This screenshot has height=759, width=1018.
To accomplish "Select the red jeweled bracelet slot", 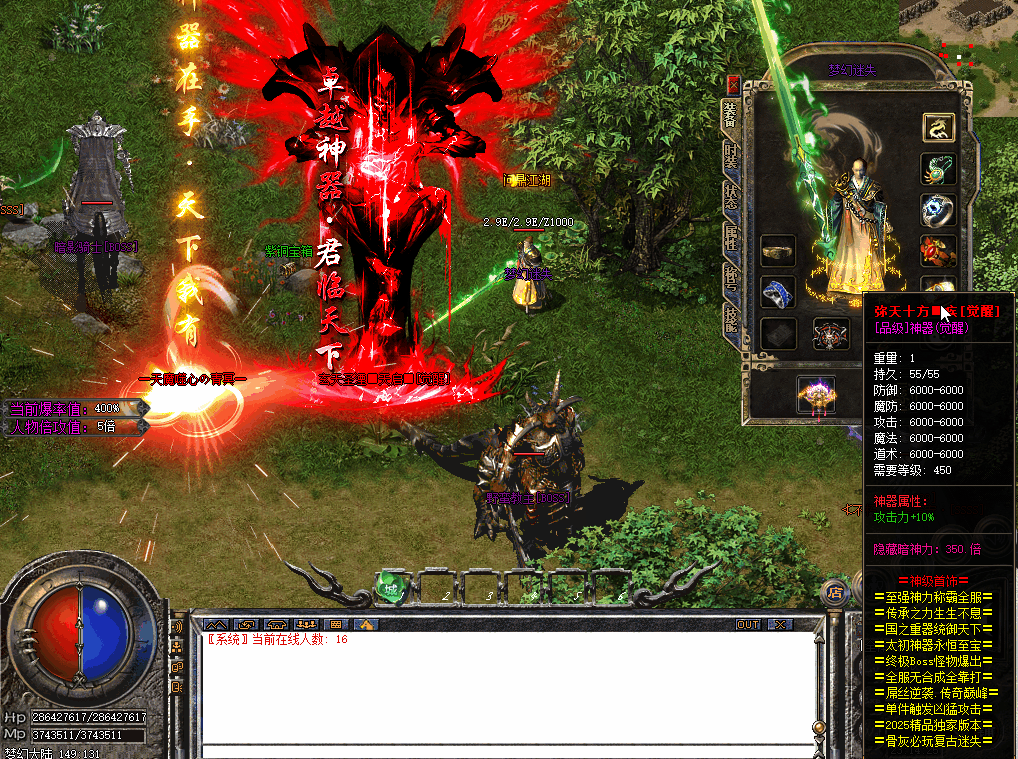I will (938, 251).
